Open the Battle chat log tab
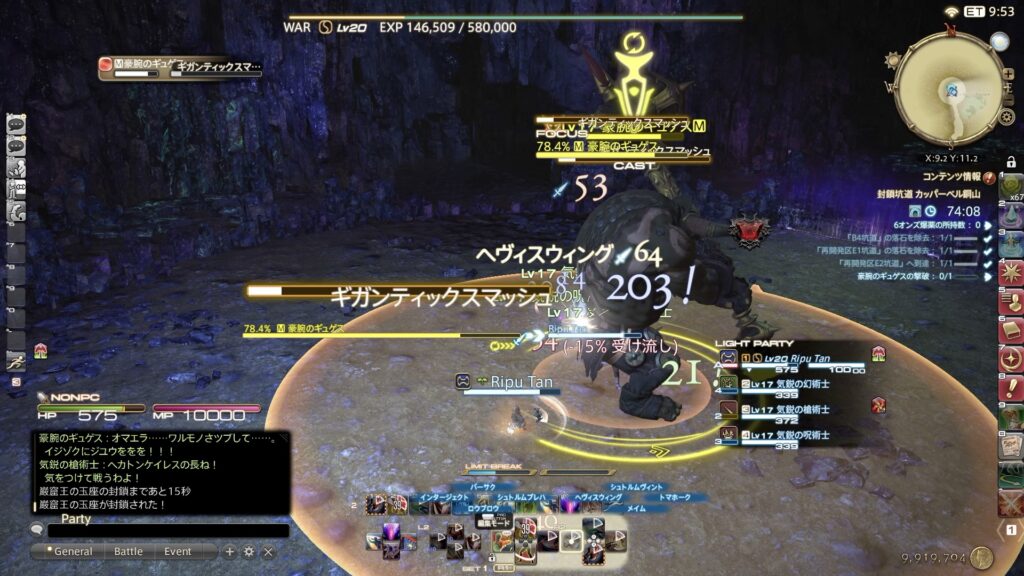This screenshot has height=576, width=1024. click(x=128, y=551)
